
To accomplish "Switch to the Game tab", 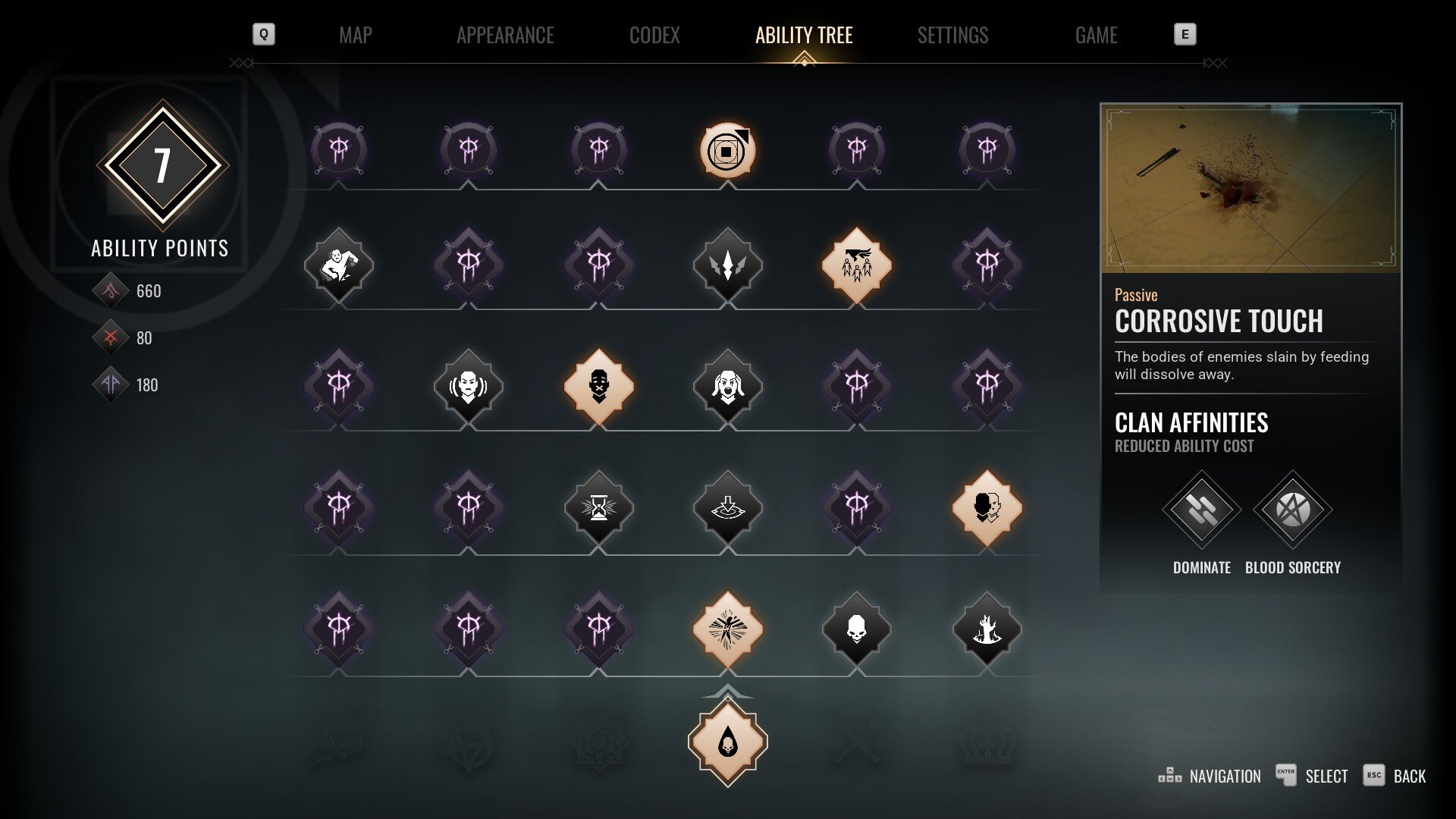I will click(x=1096, y=35).
